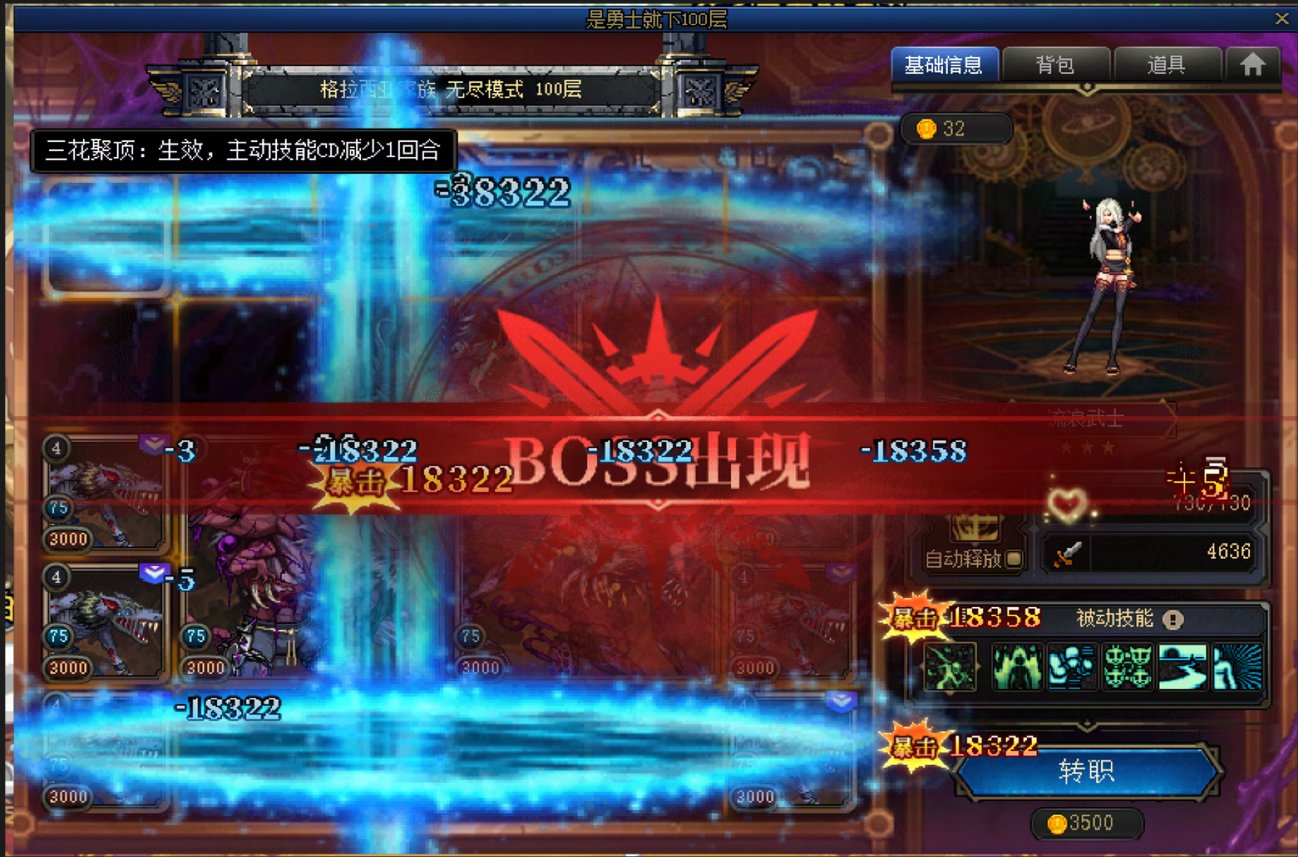
Task: Click the winding road passive skill icon
Action: 1185,668
